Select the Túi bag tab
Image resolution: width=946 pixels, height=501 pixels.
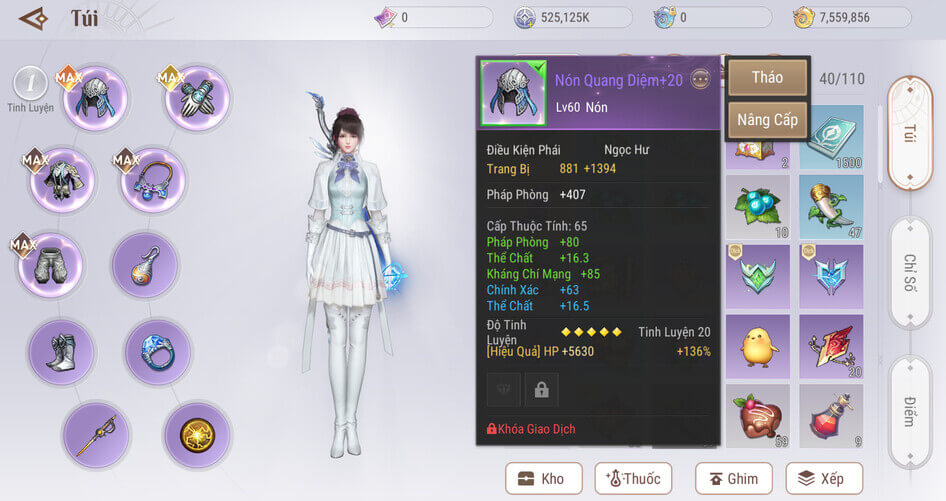(910, 133)
